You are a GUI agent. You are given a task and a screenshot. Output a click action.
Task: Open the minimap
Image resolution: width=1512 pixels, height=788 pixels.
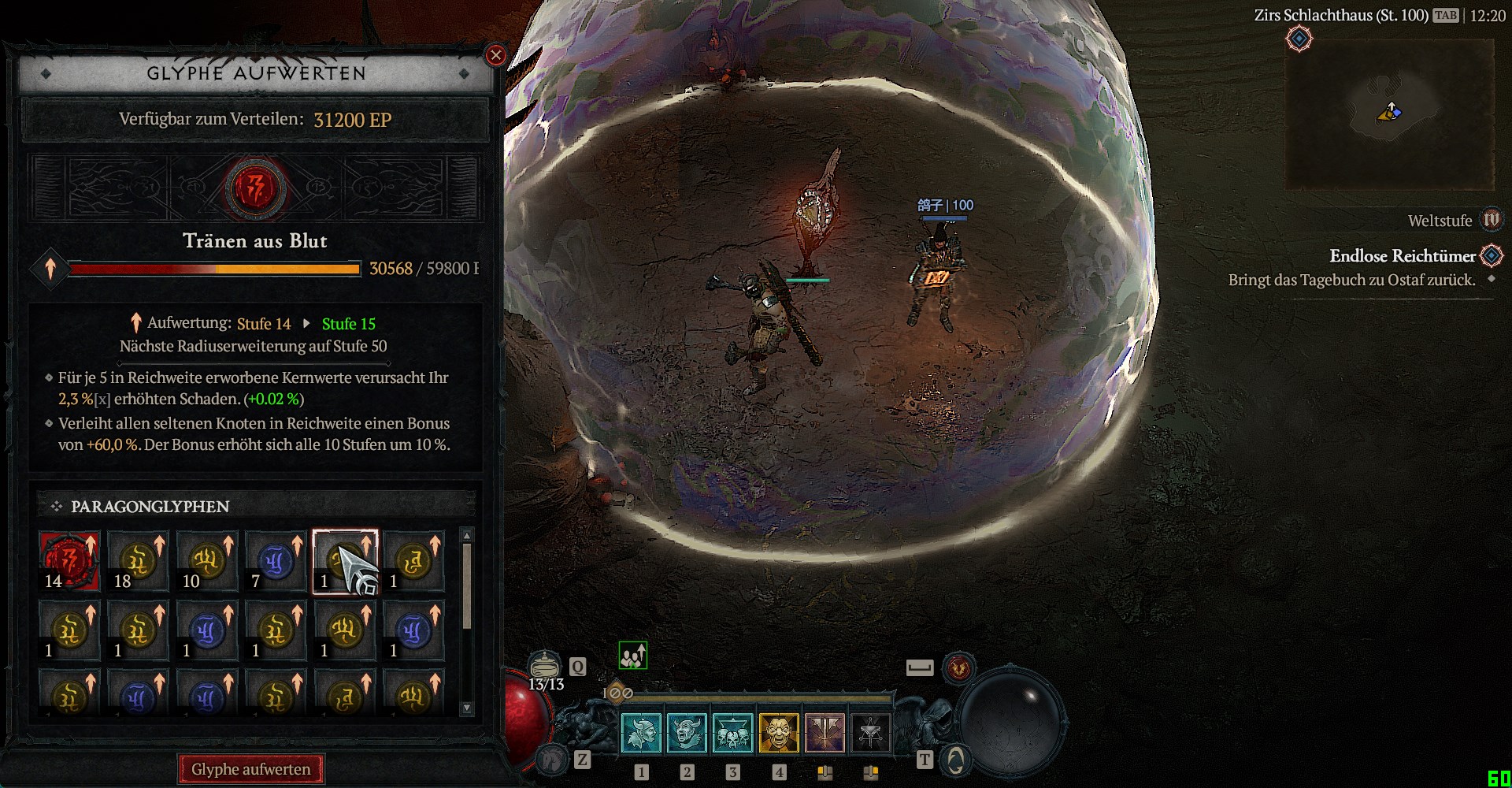(x=1389, y=113)
